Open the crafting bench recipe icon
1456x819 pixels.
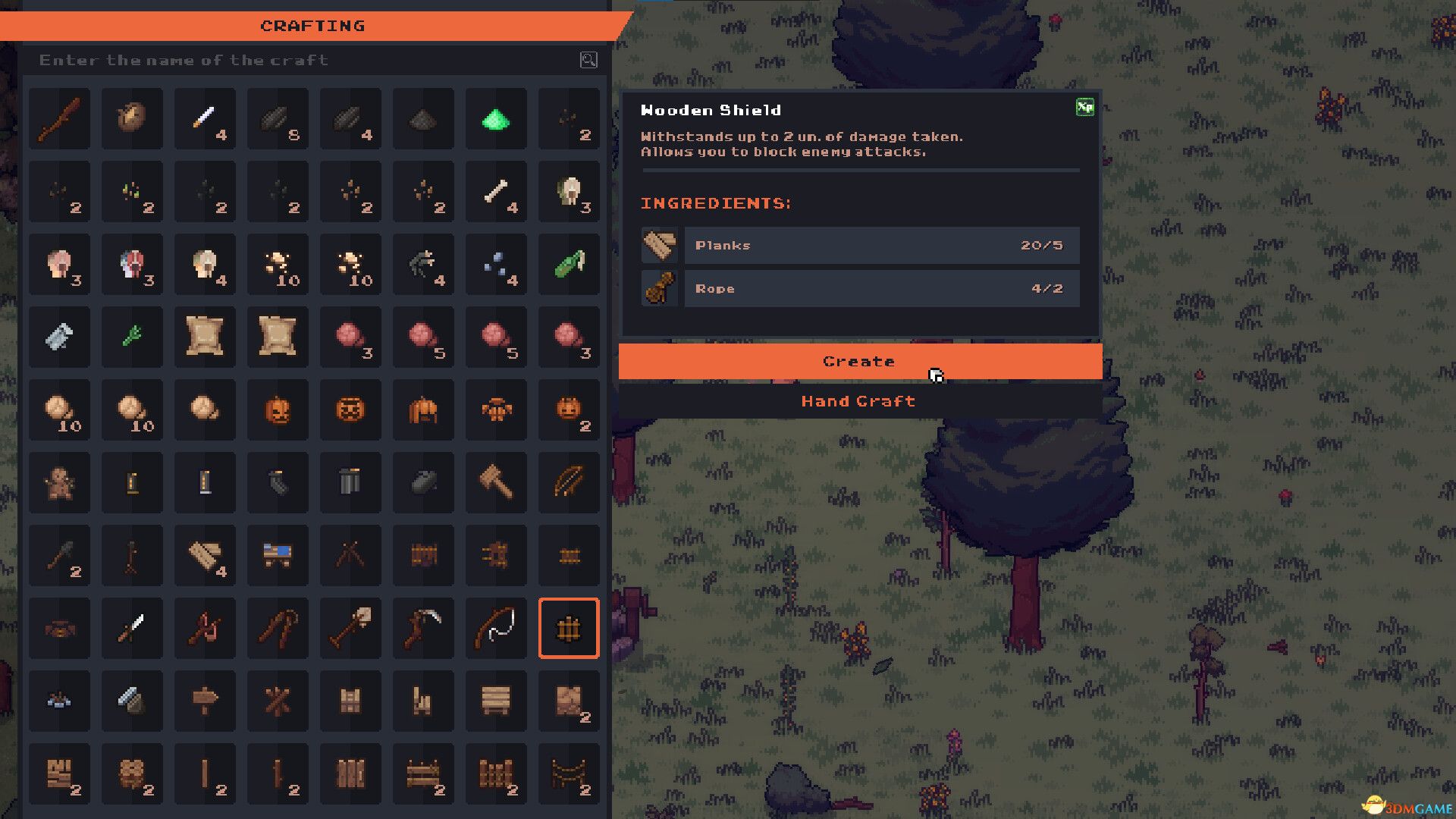pos(278,556)
